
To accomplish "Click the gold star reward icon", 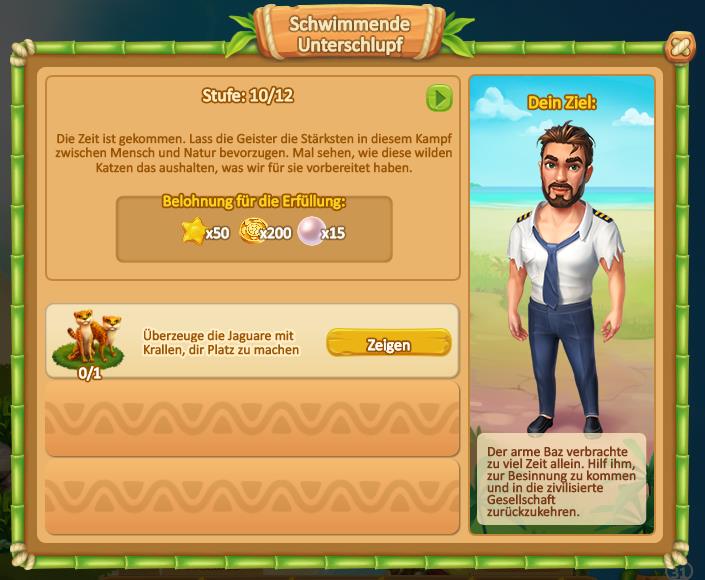I will click(x=193, y=232).
